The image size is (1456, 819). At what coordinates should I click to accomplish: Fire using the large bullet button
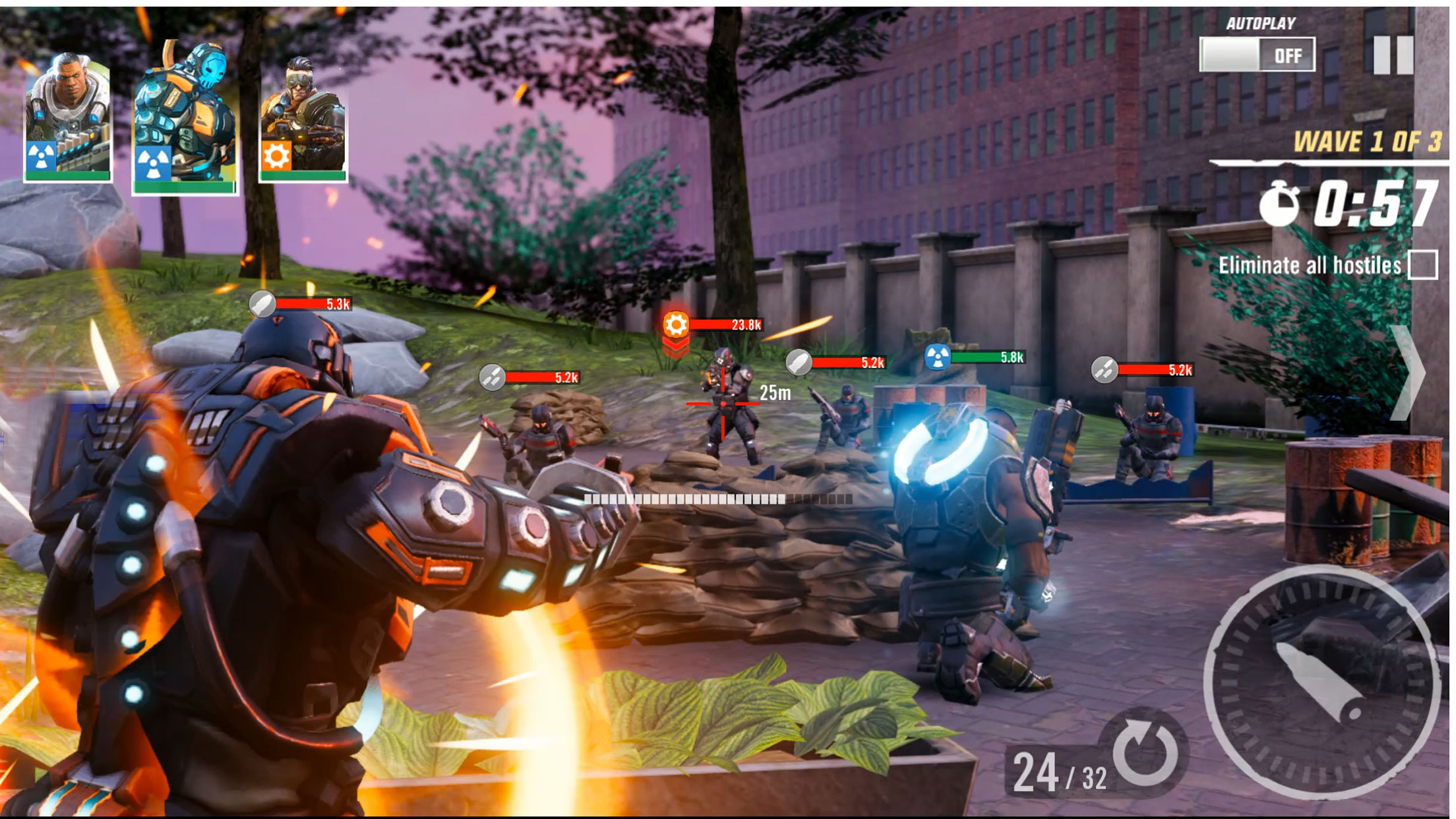click(1321, 682)
